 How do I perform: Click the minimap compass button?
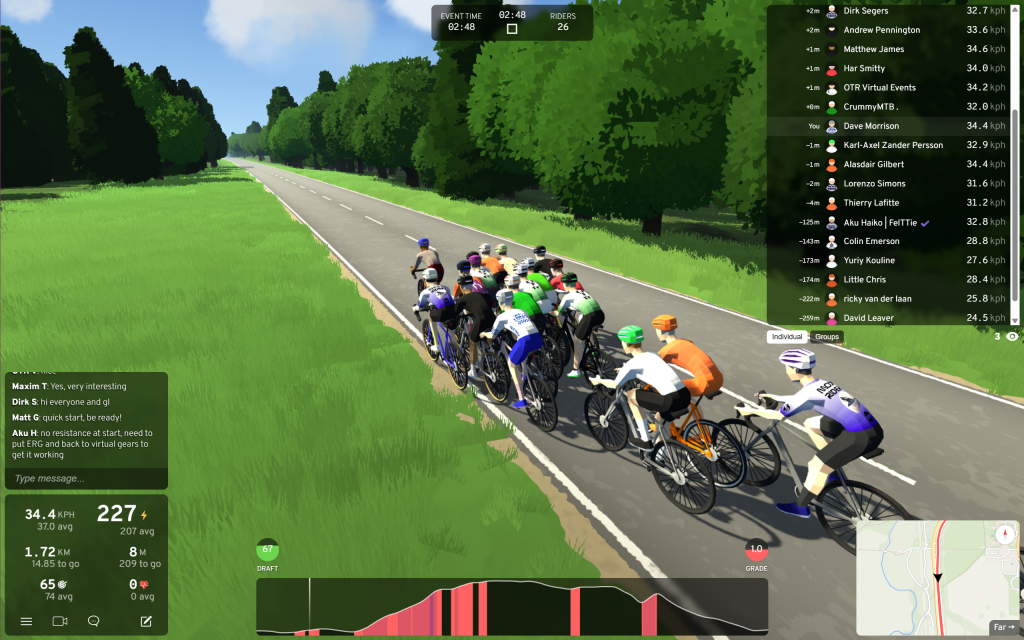[x=1005, y=535]
